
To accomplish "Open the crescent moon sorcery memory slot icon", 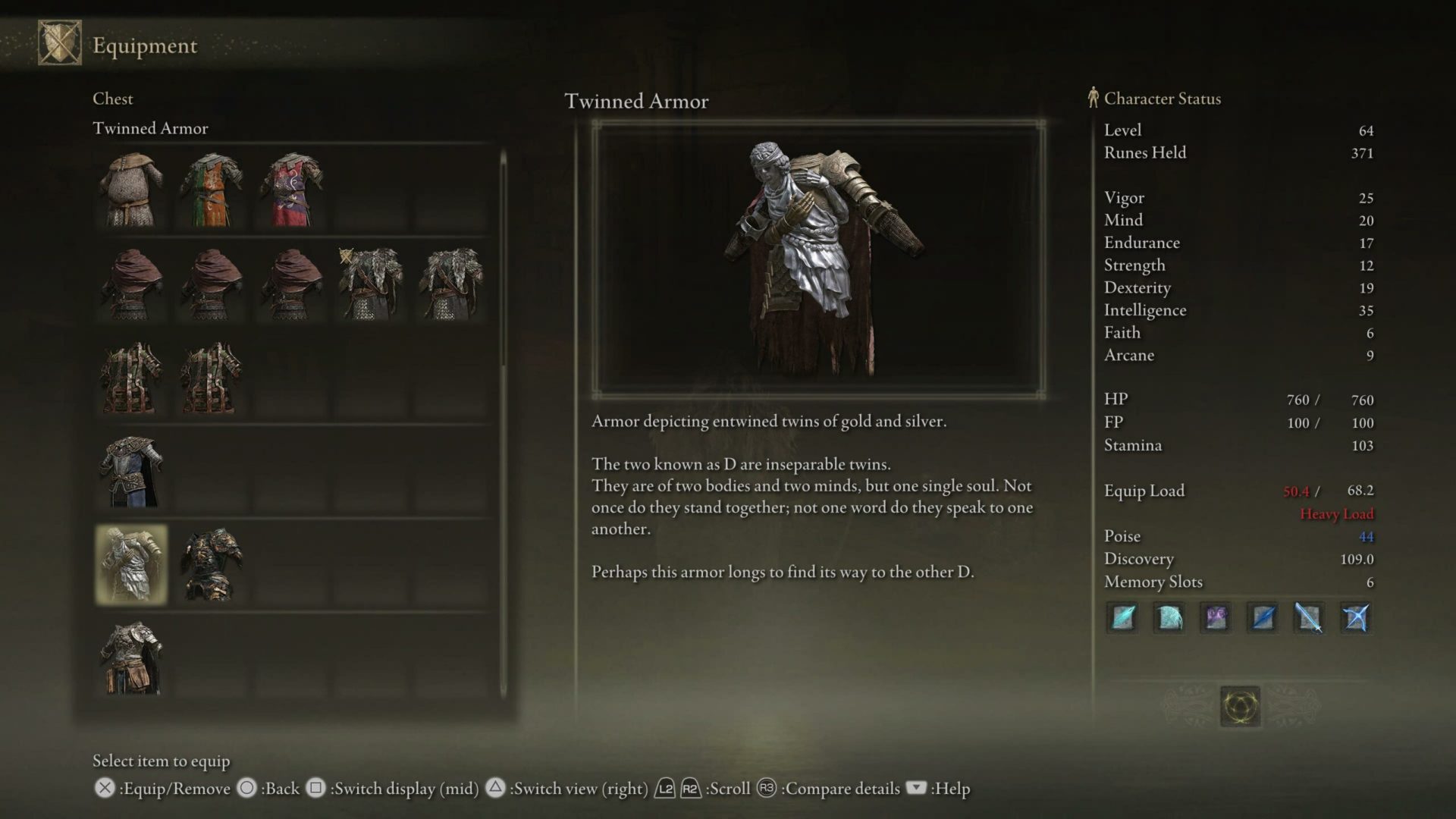I will coord(1169,618).
